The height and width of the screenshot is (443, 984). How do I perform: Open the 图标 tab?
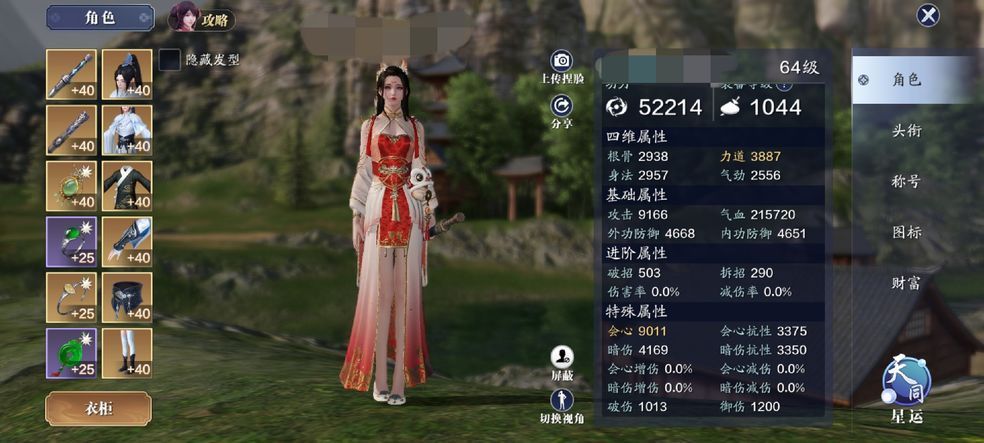pyautogui.click(x=906, y=232)
